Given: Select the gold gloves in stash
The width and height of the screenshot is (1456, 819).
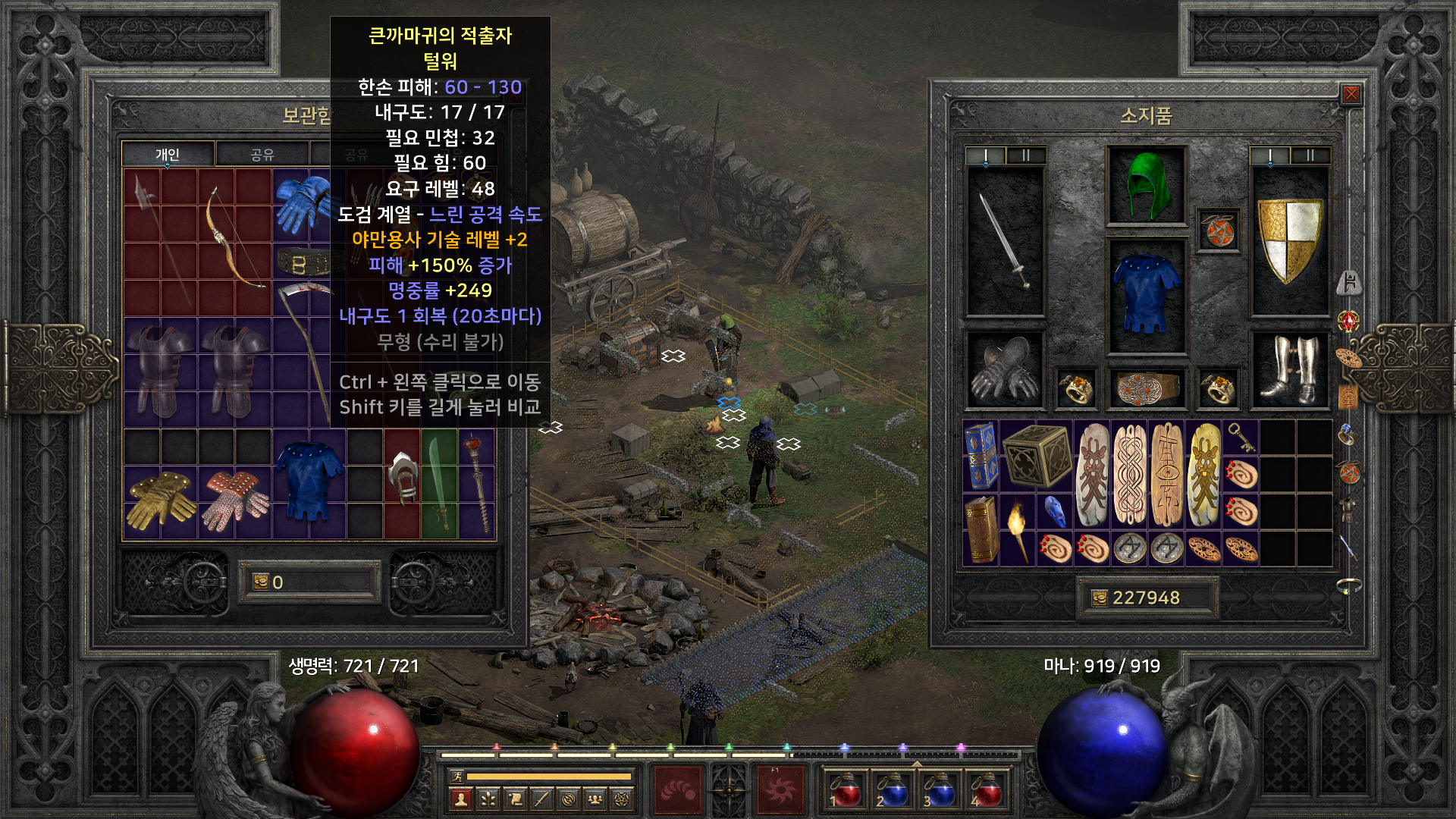Looking at the screenshot, I should tap(160, 500).
